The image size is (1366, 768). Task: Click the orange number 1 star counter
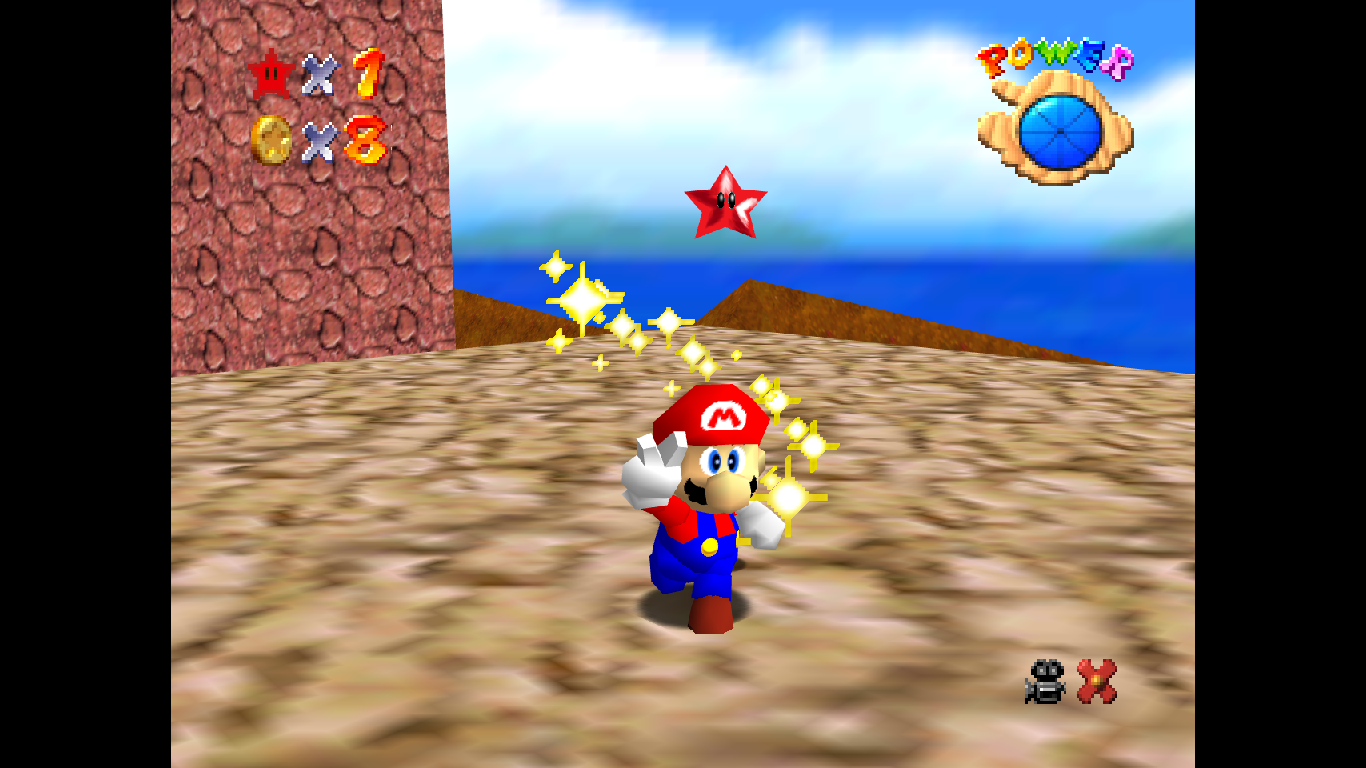(x=368, y=74)
